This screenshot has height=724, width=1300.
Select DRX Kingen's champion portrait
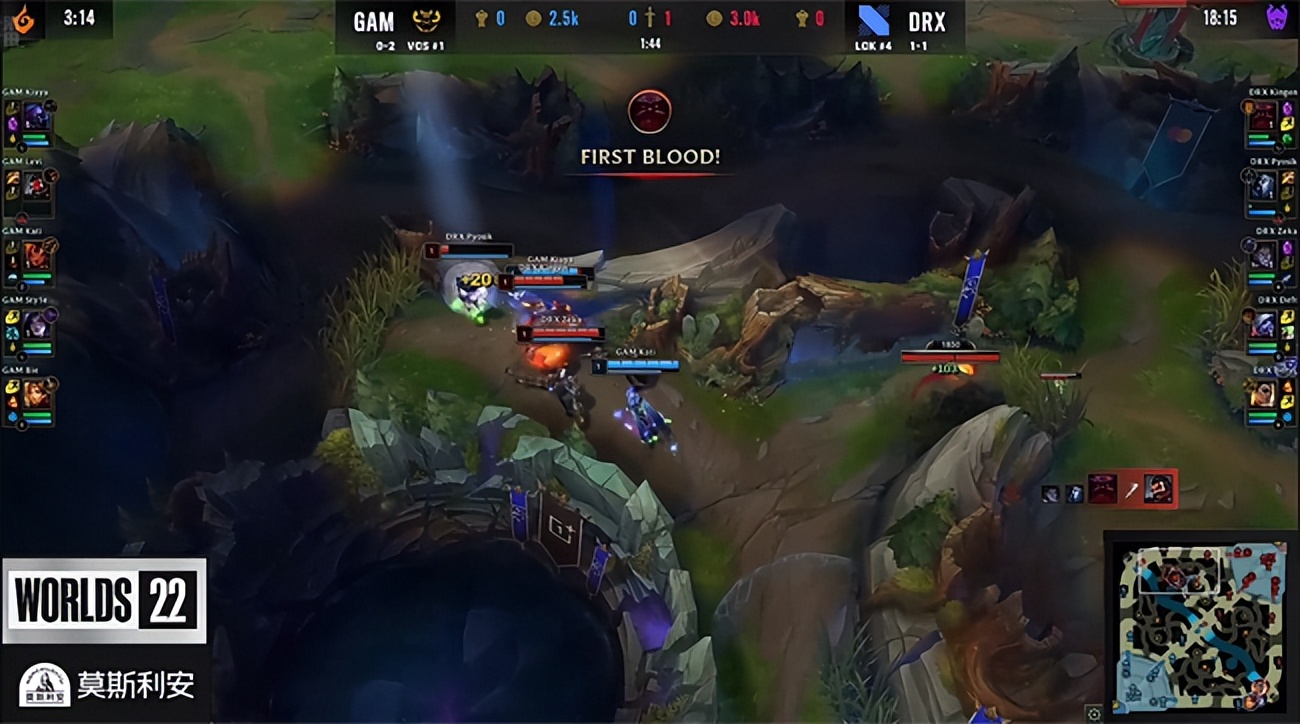[x=1263, y=117]
